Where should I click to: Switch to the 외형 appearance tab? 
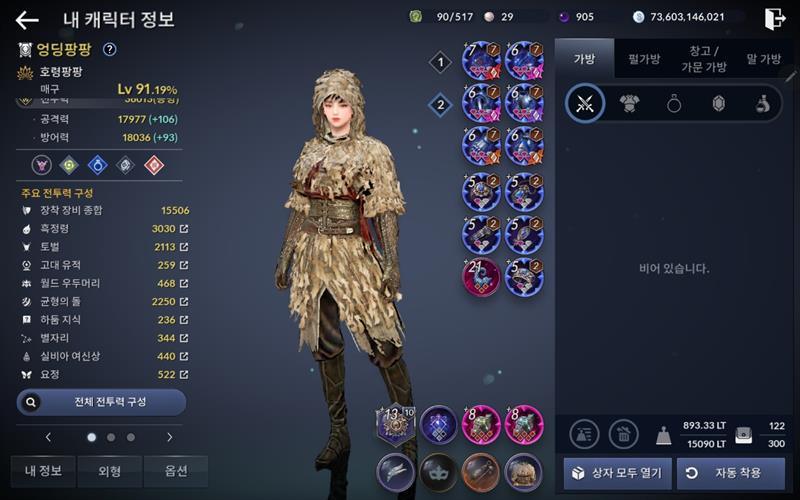(x=109, y=471)
